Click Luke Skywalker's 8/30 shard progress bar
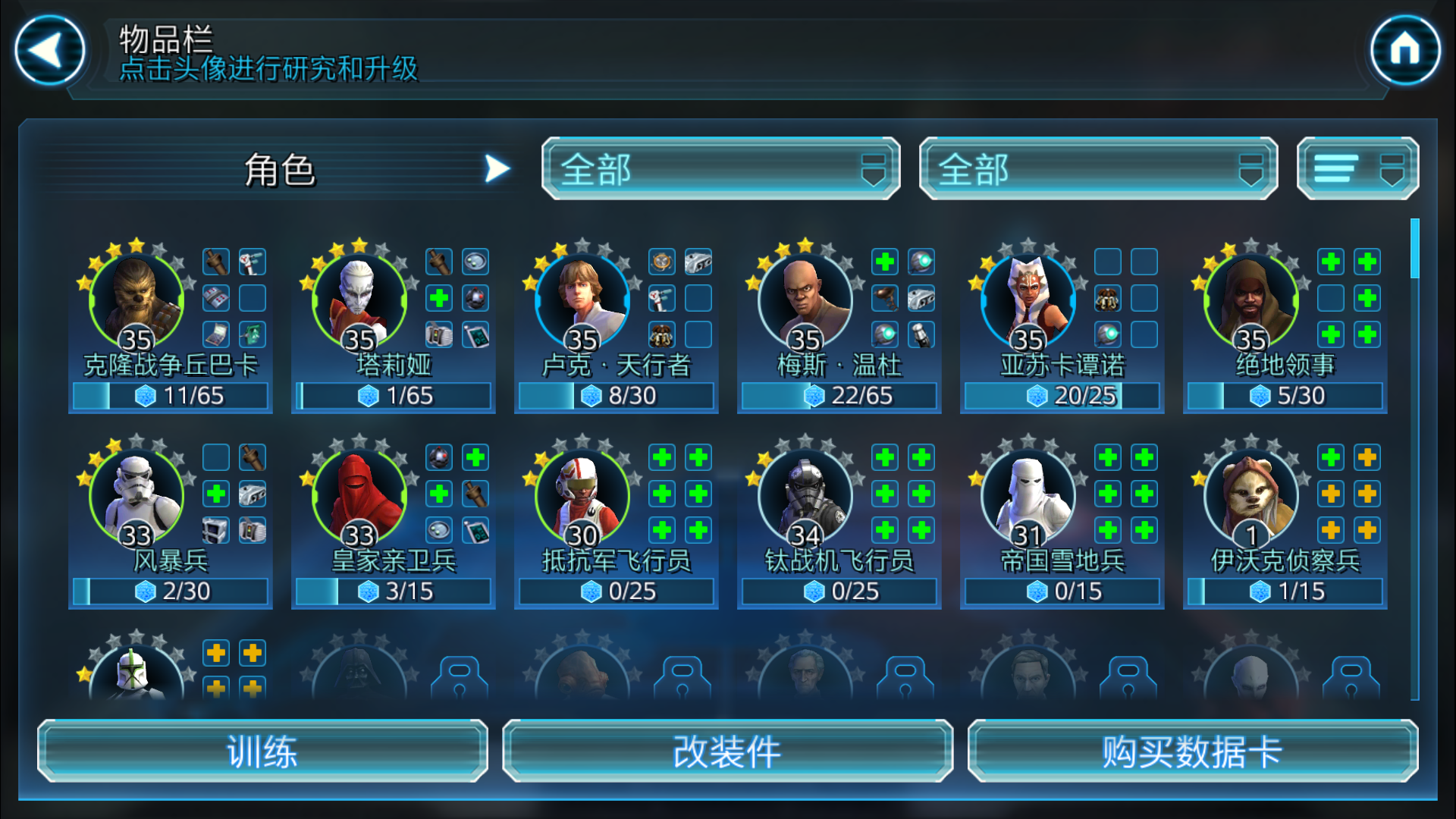The height and width of the screenshot is (819, 1456). point(616,395)
